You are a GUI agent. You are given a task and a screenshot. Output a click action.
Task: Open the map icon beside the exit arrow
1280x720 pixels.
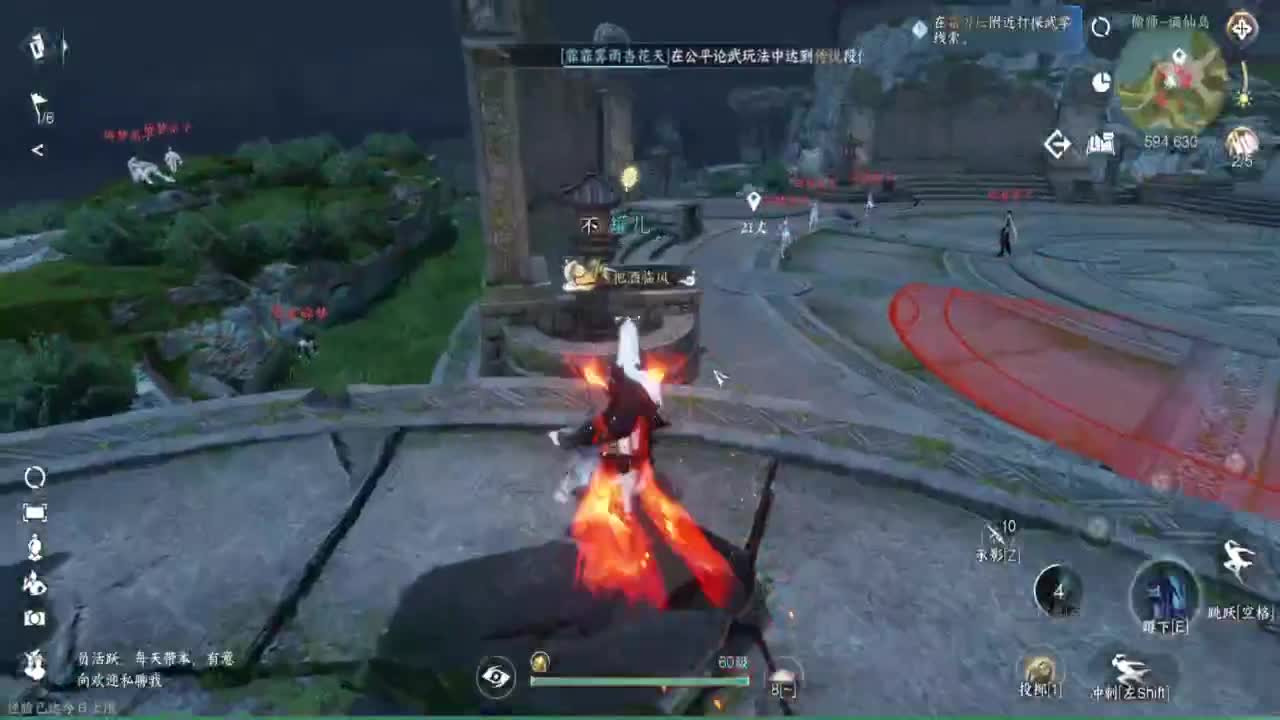coord(1102,143)
